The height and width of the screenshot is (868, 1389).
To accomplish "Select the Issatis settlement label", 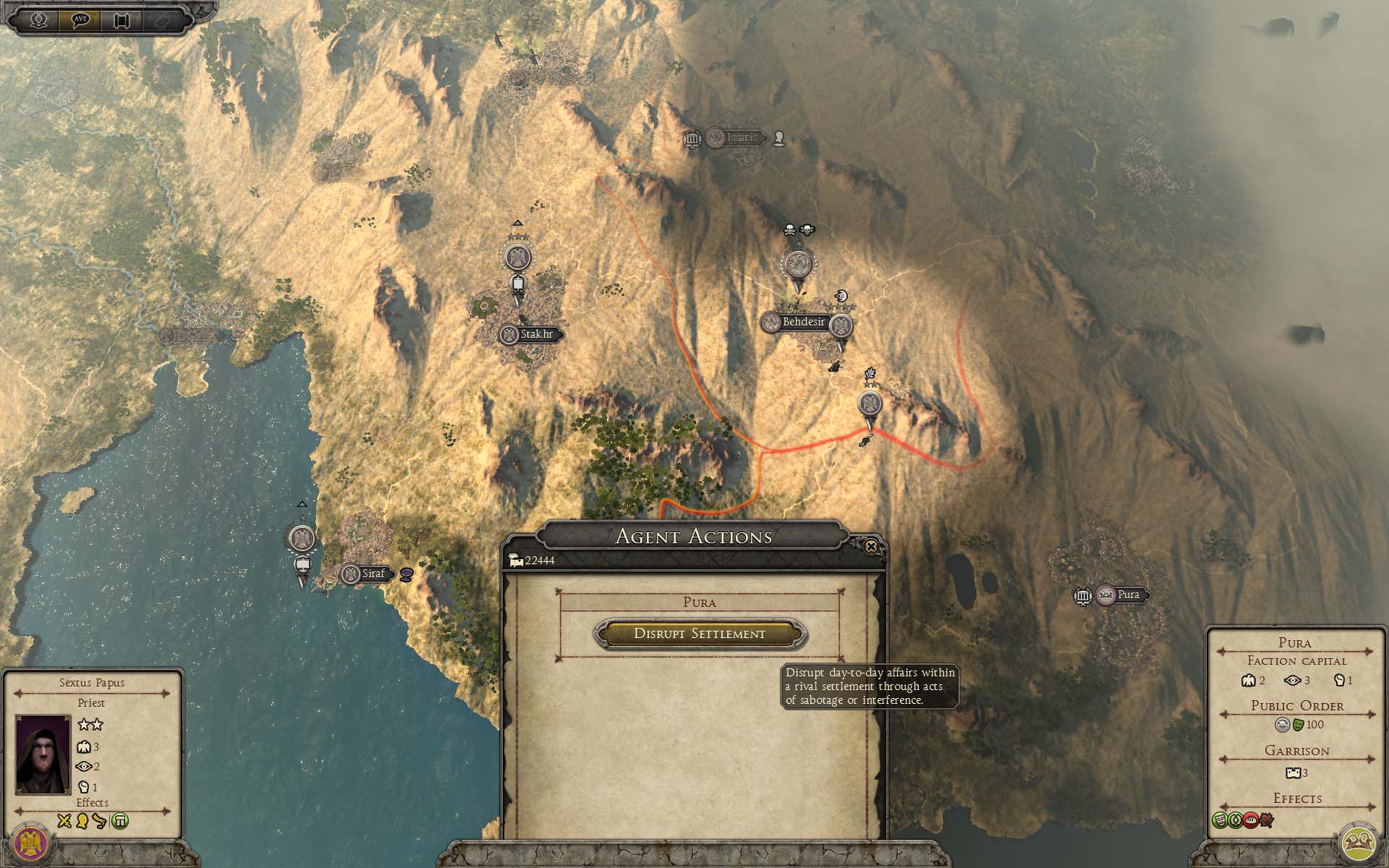I will (x=742, y=137).
